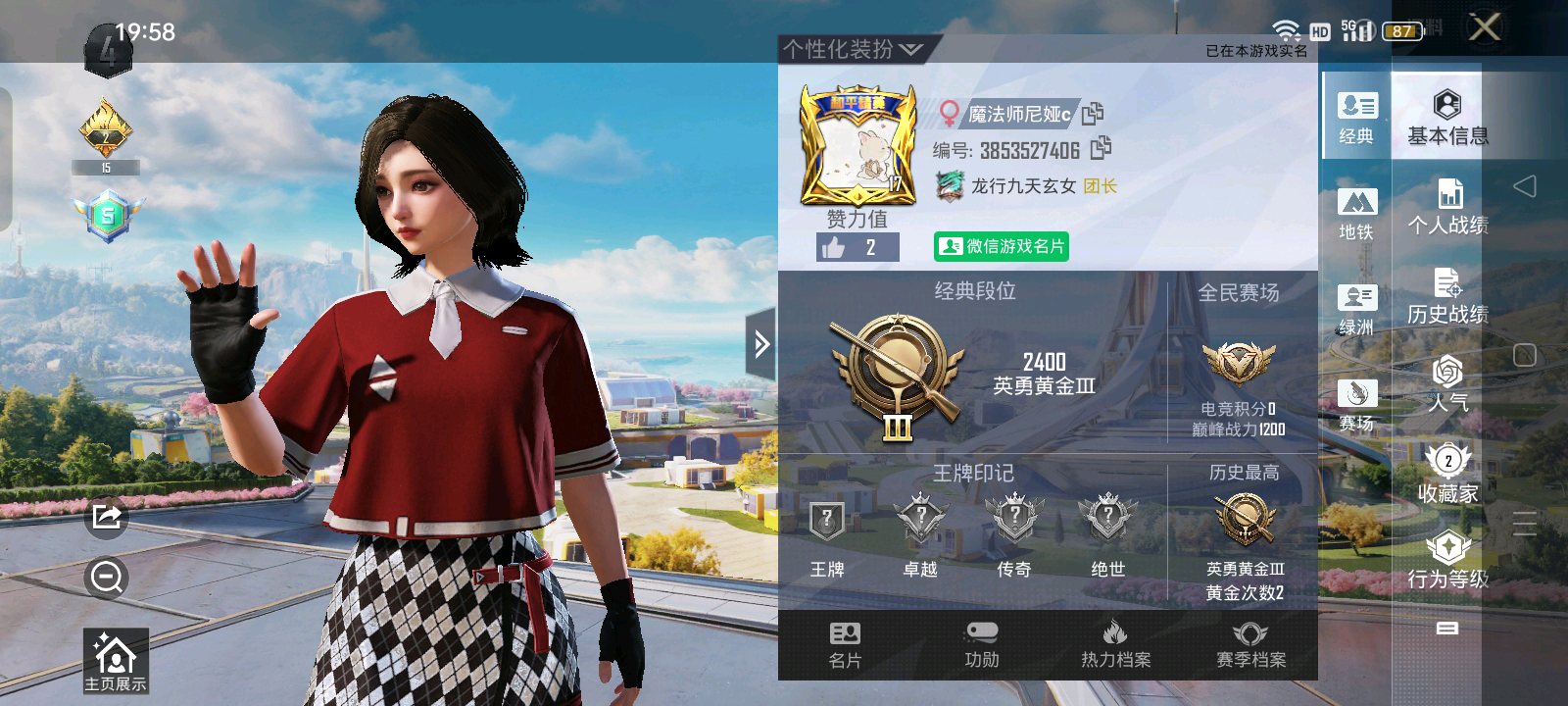Select the 名片 bottom tab
1568x706 pixels.
point(845,645)
